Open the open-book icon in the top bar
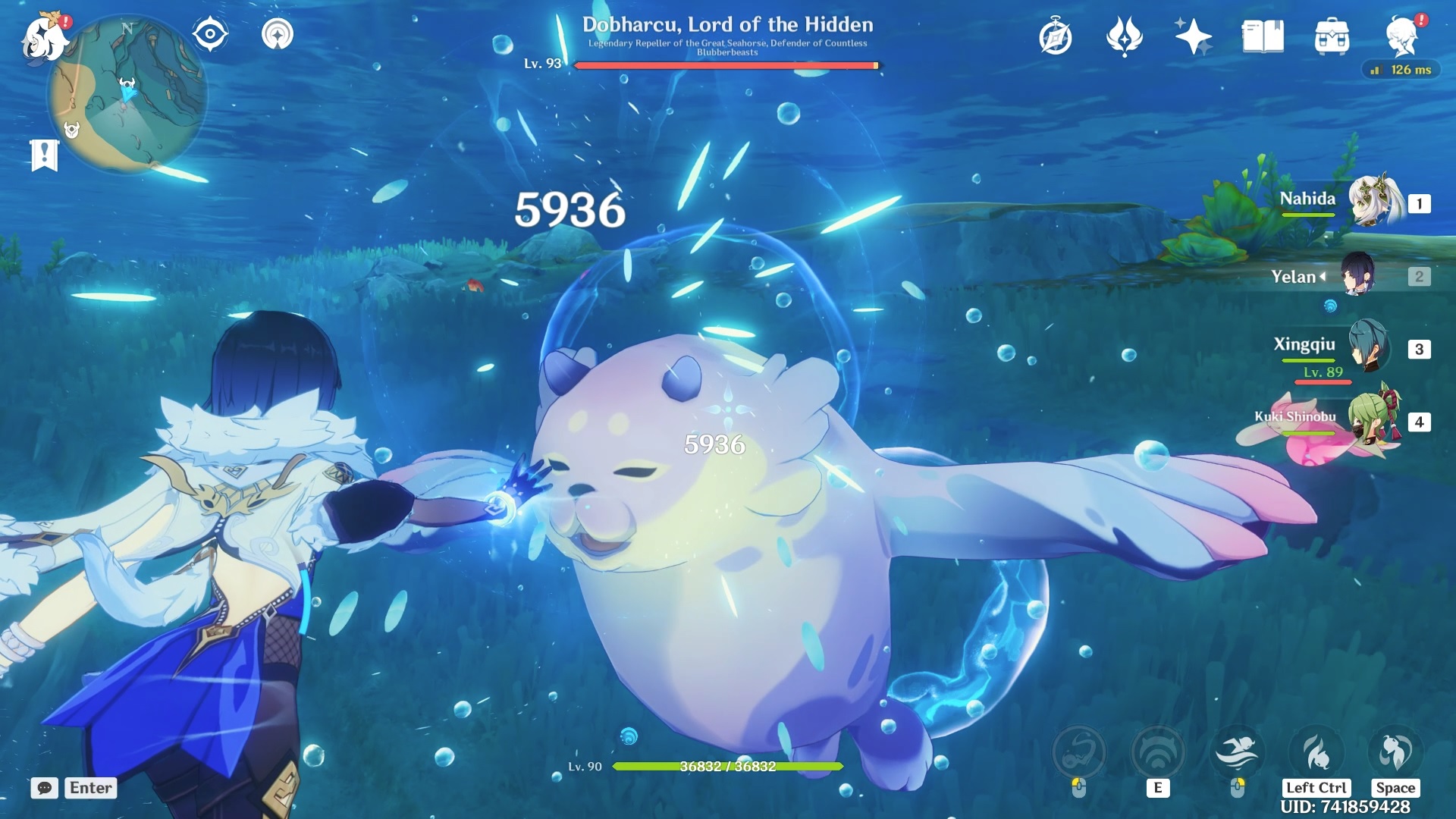Viewport: 1456px width, 819px height. (1263, 36)
